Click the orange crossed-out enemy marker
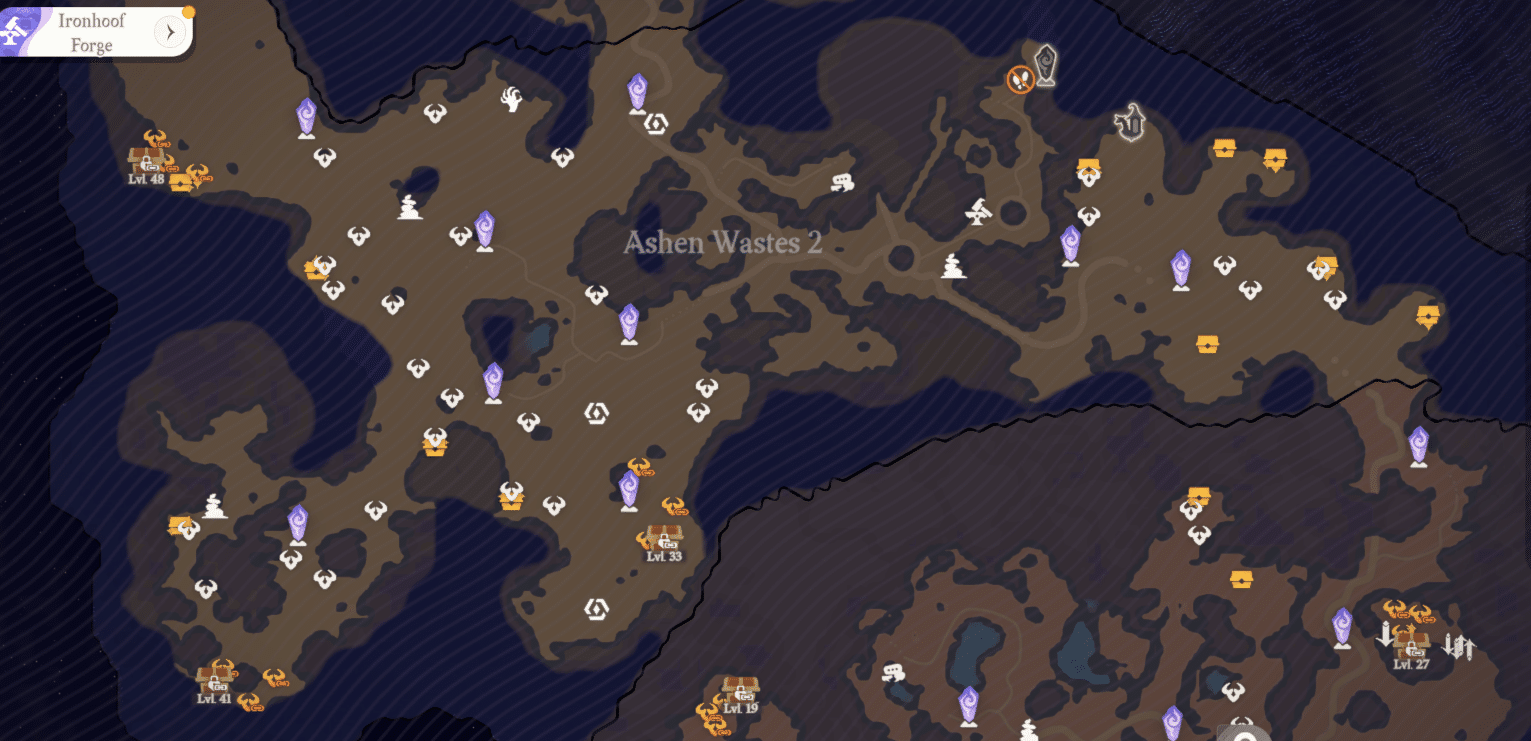Viewport: 1531px width, 741px height. 1020,80
